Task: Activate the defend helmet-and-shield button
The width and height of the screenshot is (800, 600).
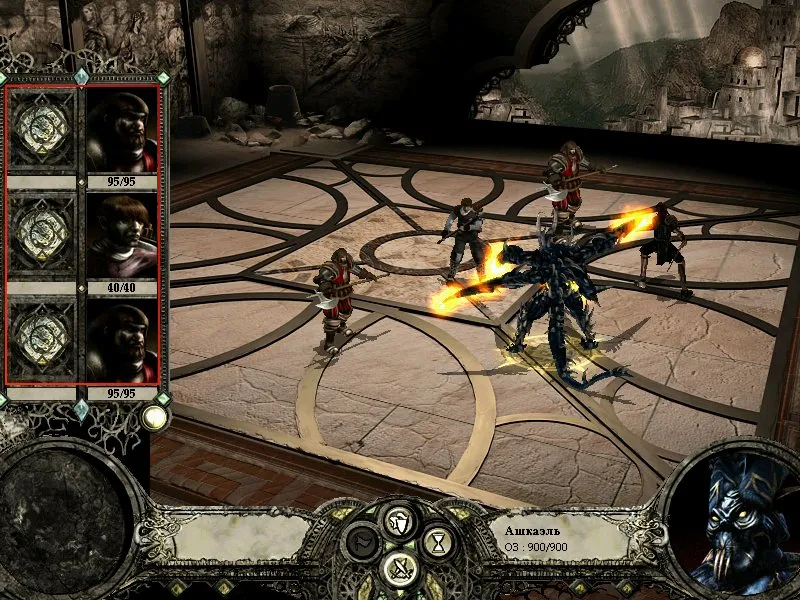Action: (400, 519)
